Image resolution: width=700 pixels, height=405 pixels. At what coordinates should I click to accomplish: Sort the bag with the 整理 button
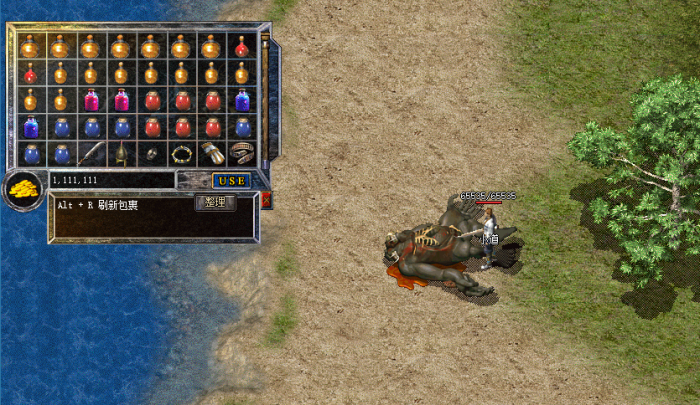click(x=214, y=202)
